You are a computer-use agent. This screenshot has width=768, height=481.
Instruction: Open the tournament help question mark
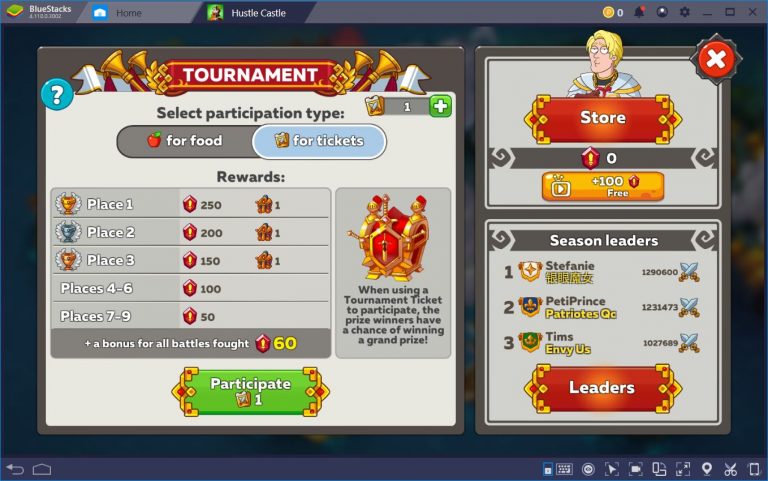pyautogui.click(x=57, y=95)
